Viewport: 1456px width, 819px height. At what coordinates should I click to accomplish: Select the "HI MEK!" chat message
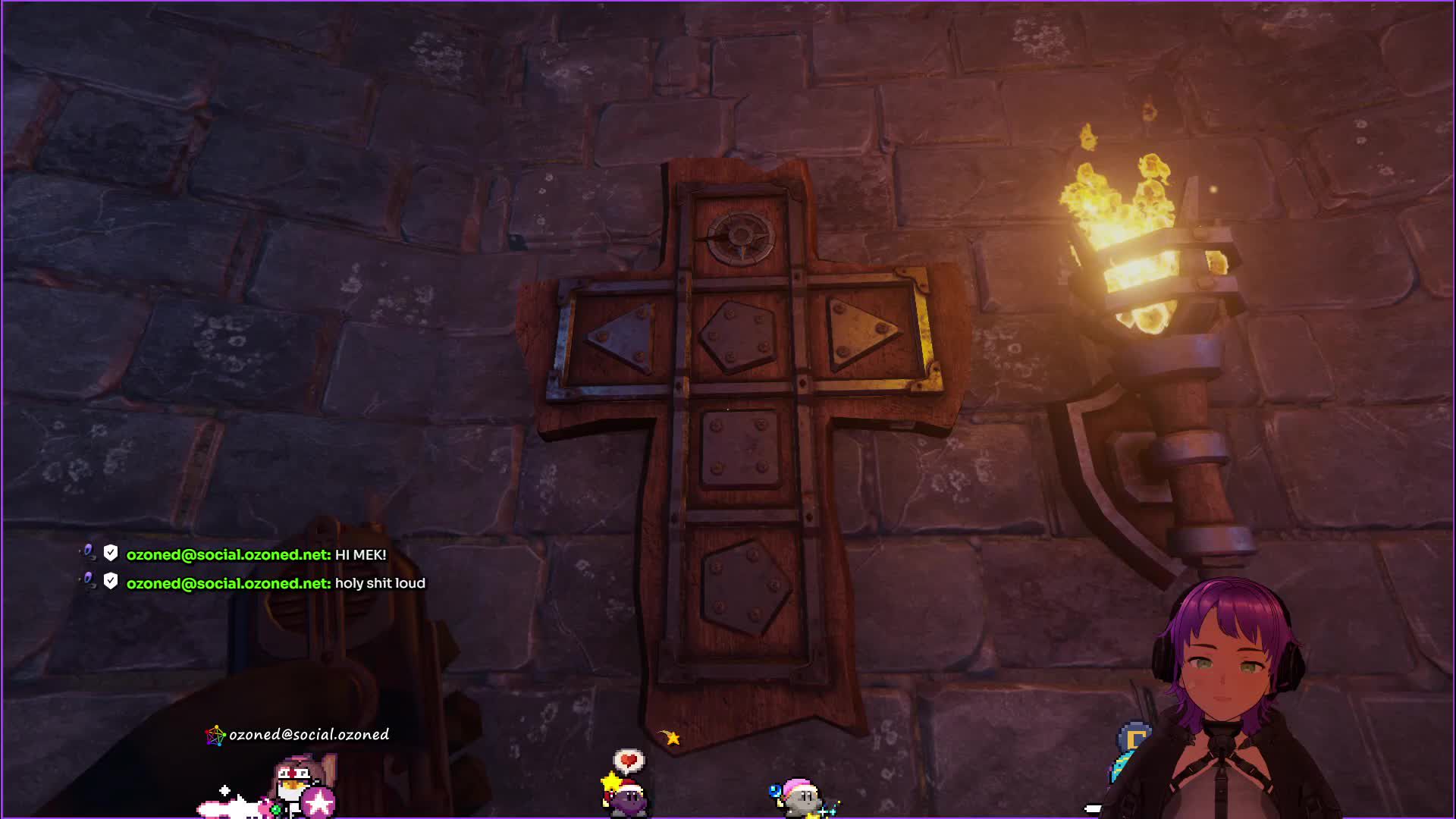[x=360, y=555]
